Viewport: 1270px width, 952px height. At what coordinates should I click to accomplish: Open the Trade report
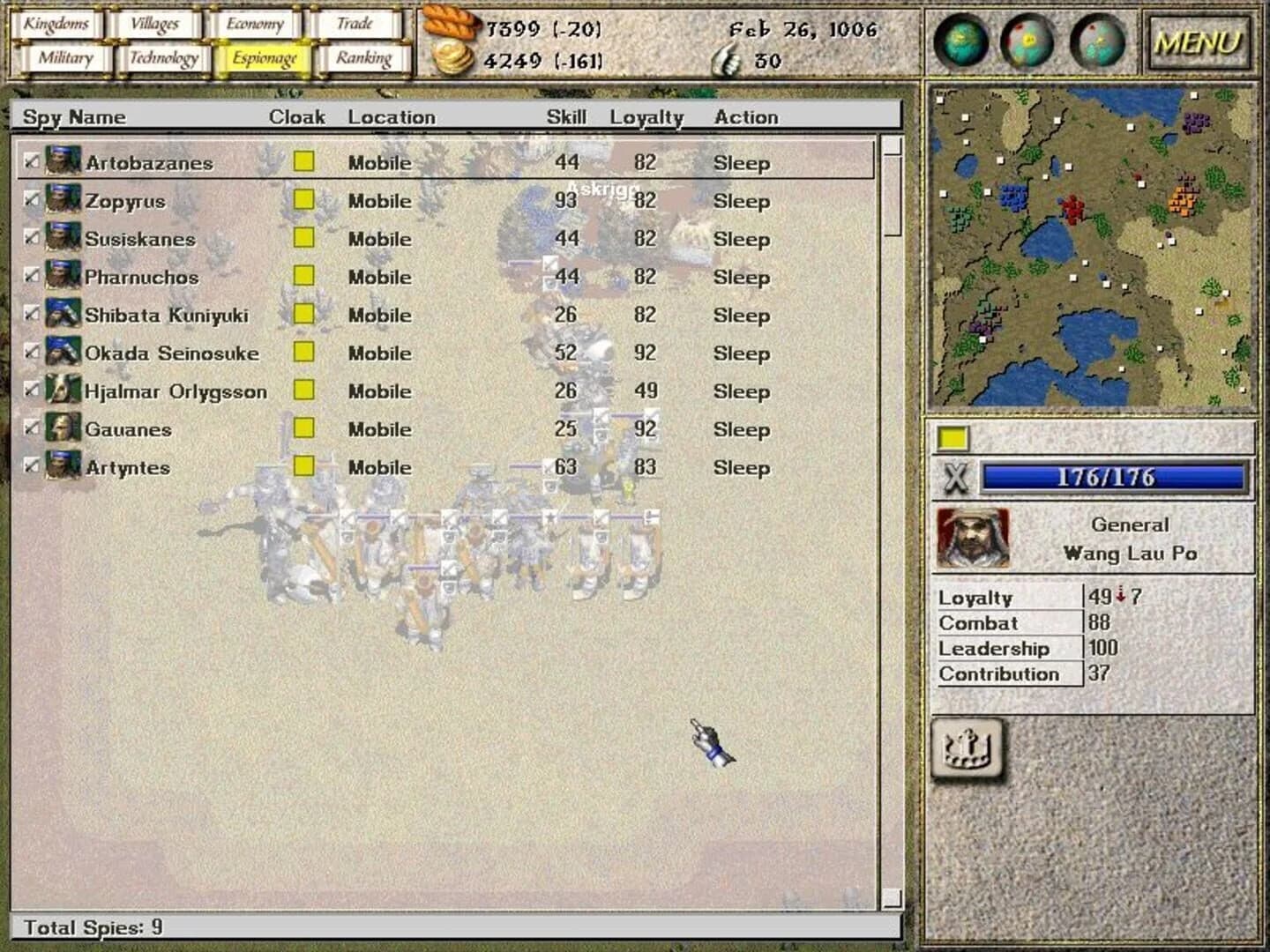tap(356, 24)
